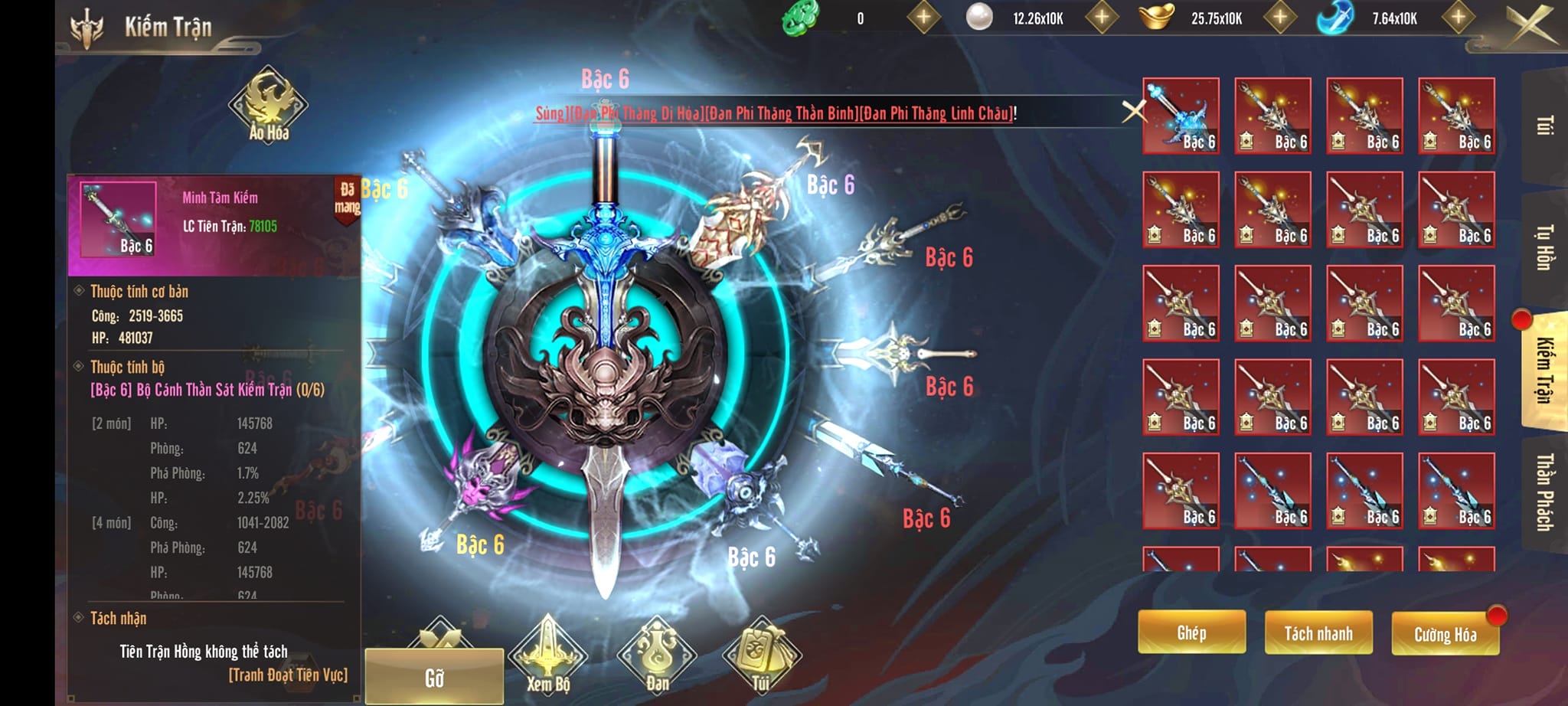
Task: Select the blue crystal sword inventory slot
Action: tap(1181, 116)
